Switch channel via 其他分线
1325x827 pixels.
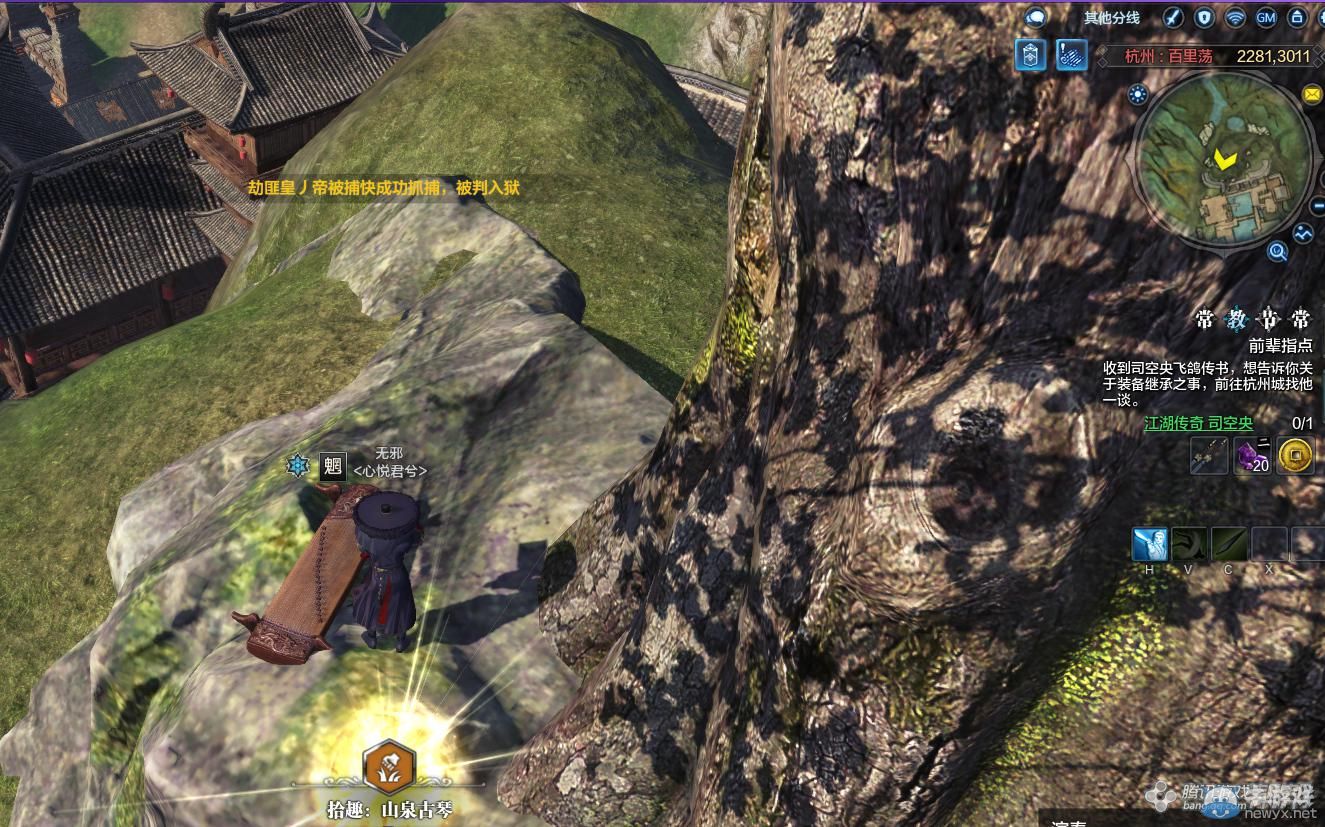(1111, 18)
